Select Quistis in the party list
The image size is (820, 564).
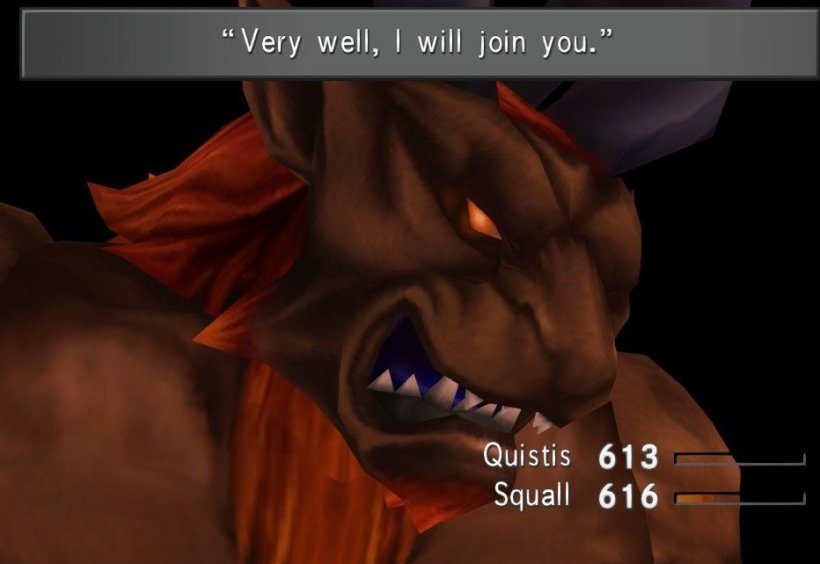(527, 456)
